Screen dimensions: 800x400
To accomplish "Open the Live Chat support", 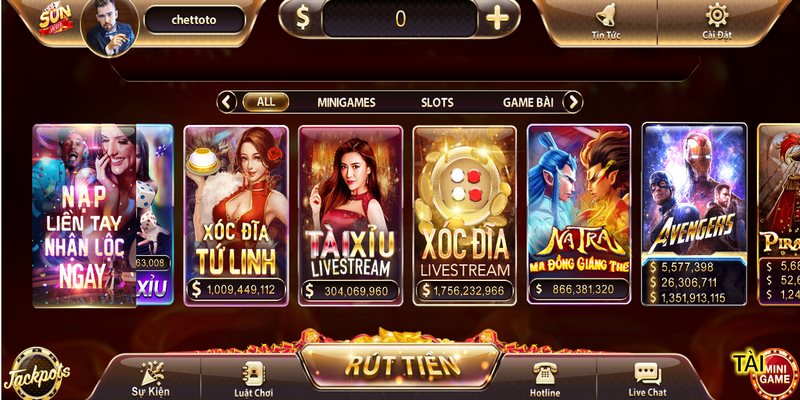I will pos(647,379).
